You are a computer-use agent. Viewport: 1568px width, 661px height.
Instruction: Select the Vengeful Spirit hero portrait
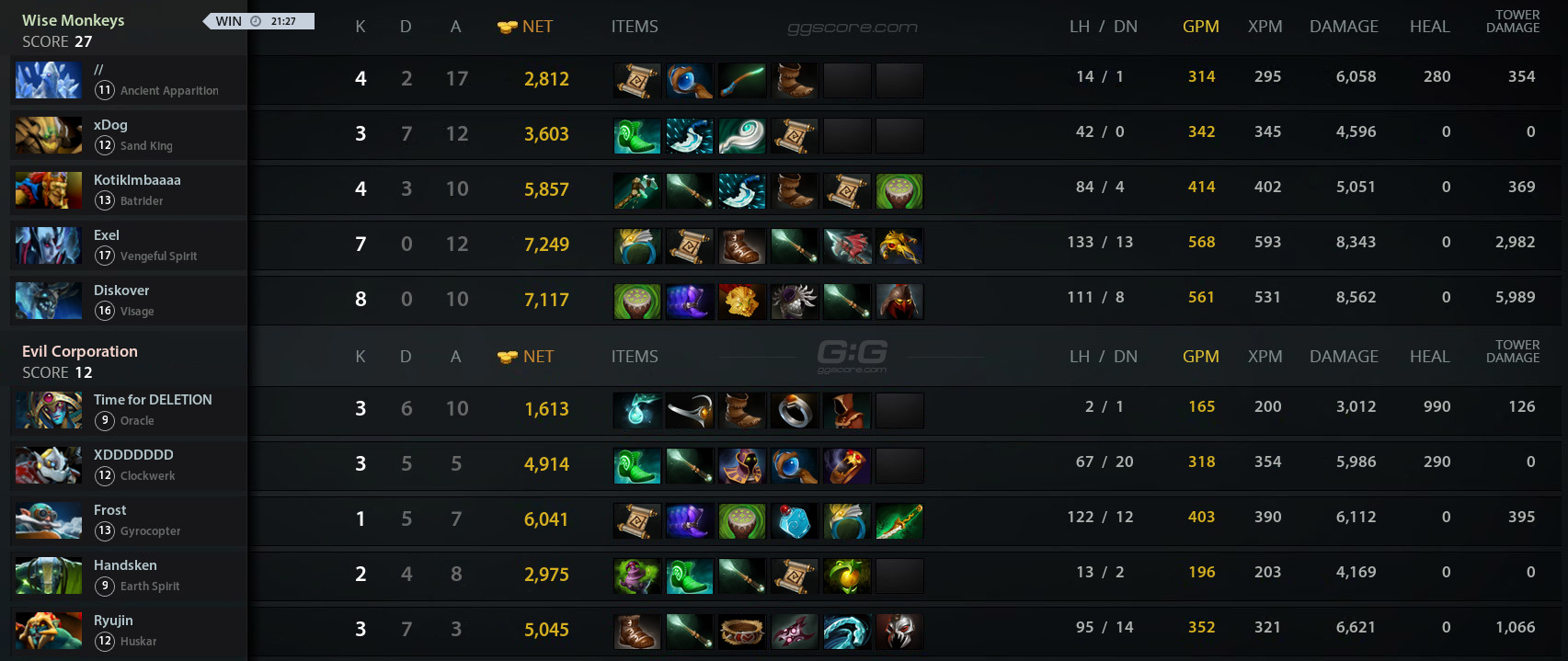pos(49,246)
